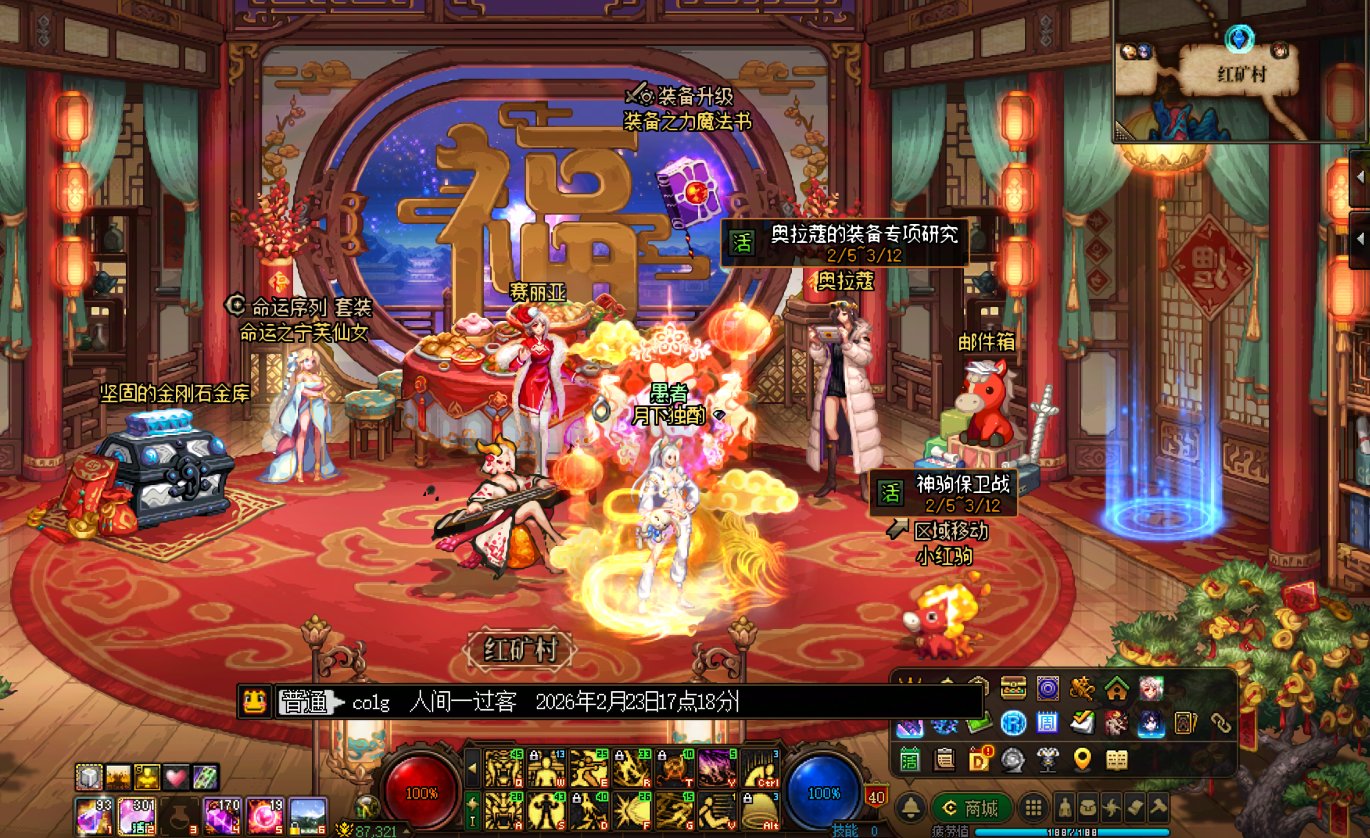Click the 奥拉蔻的装备专项研究 event banner
This screenshot has height=838, width=1370.
click(845, 243)
